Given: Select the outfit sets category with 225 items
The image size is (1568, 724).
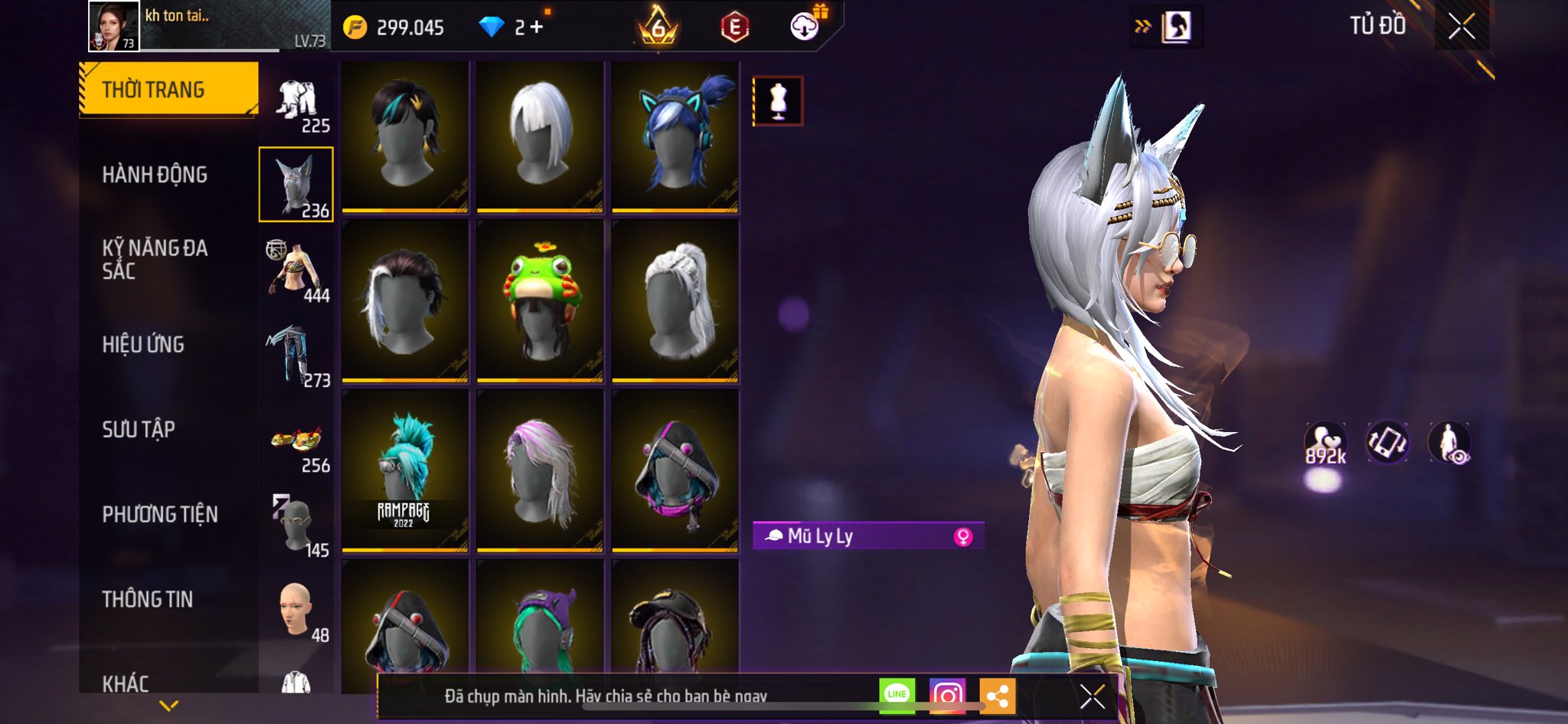Looking at the screenshot, I should coord(297,104).
